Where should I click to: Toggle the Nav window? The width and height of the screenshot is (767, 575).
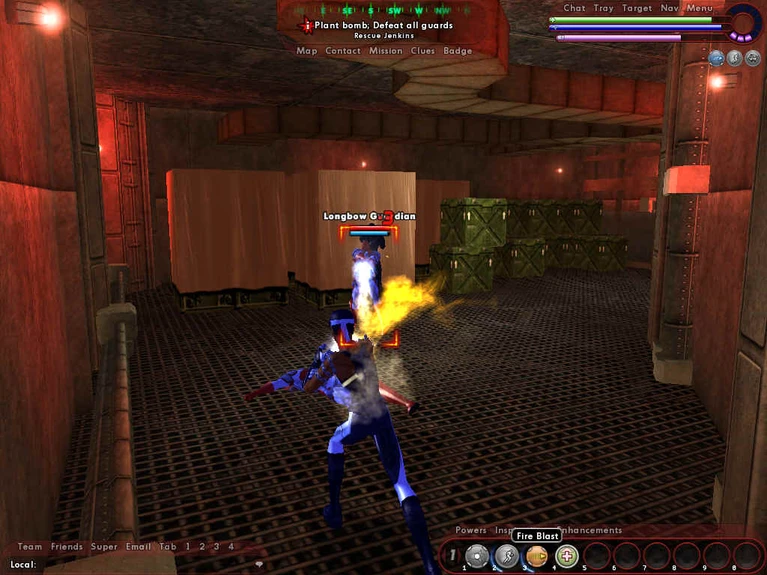tap(669, 8)
